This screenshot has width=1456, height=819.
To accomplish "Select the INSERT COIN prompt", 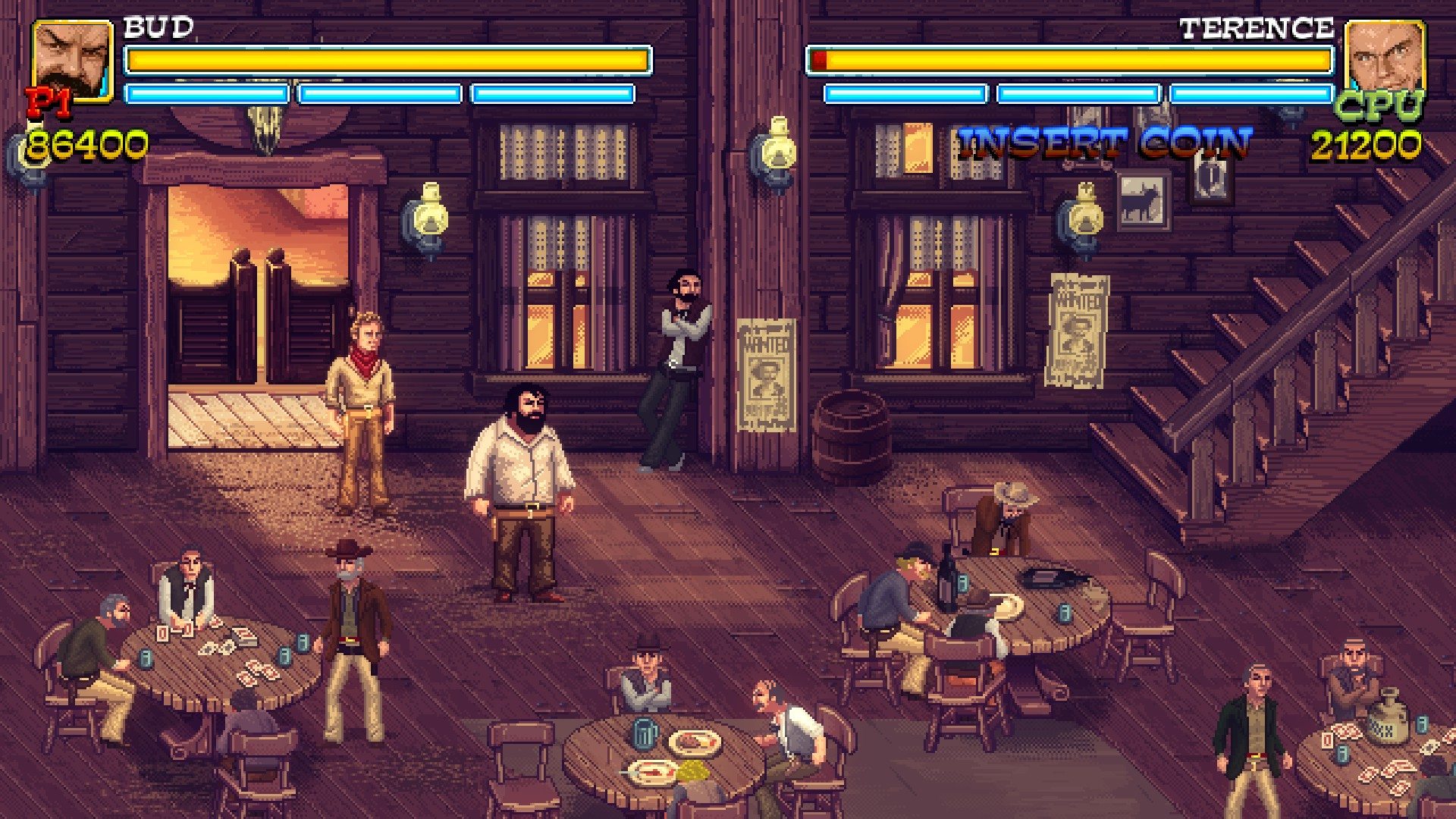I will click(x=1104, y=143).
